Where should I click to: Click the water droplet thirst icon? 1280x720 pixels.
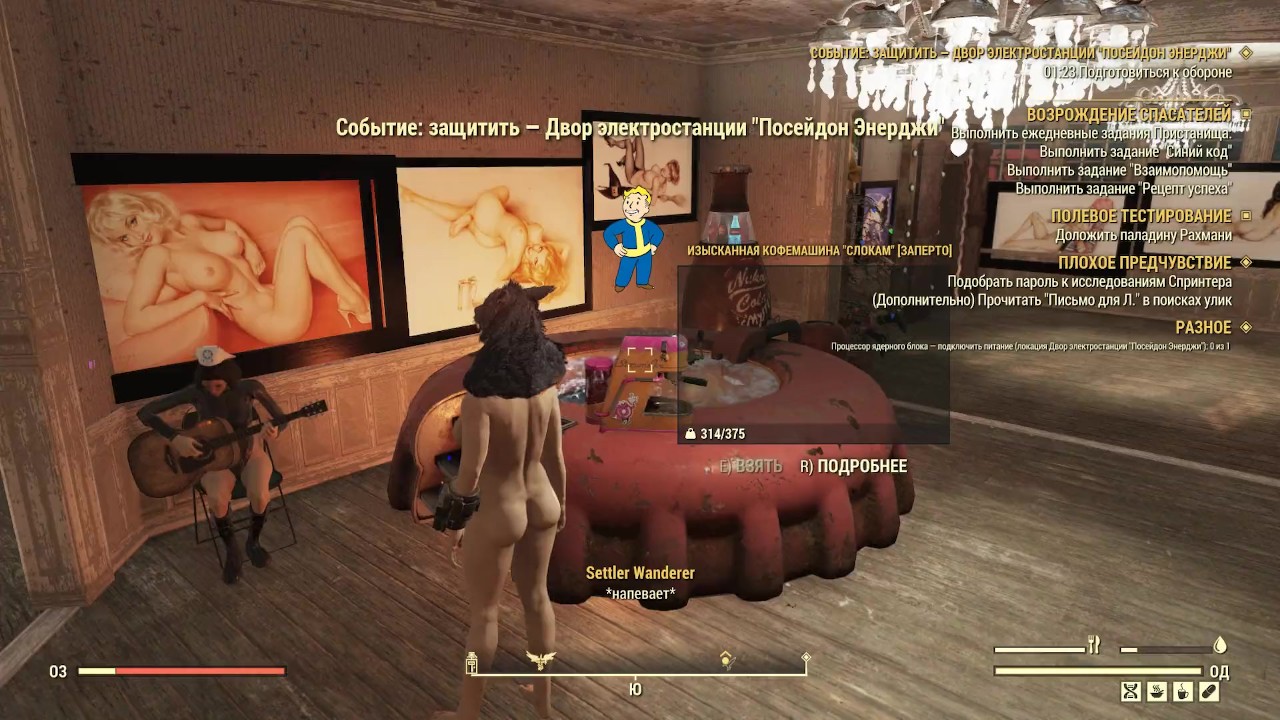[1220, 644]
